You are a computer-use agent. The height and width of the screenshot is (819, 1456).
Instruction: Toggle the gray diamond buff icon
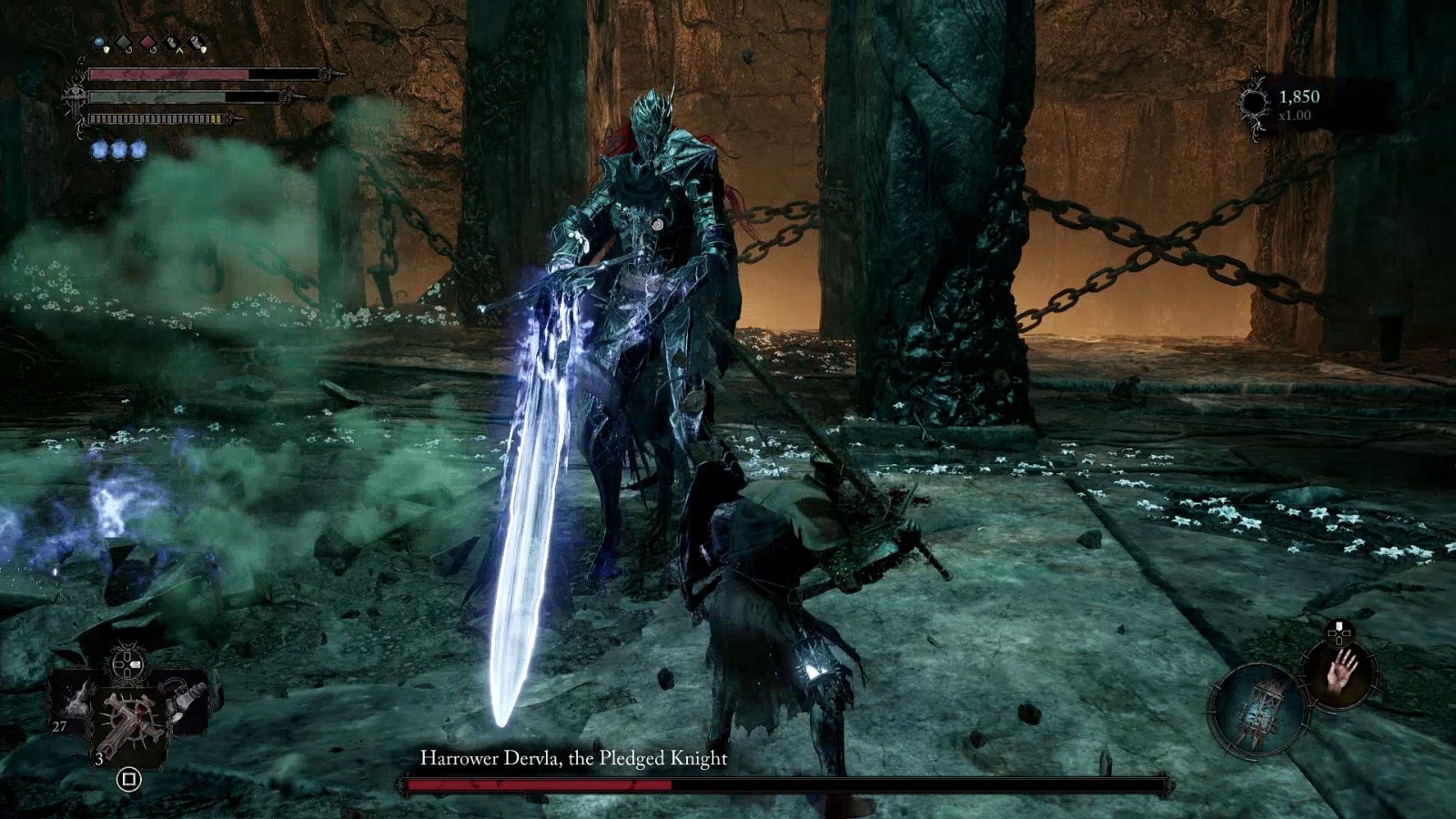[x=124, y=43]
